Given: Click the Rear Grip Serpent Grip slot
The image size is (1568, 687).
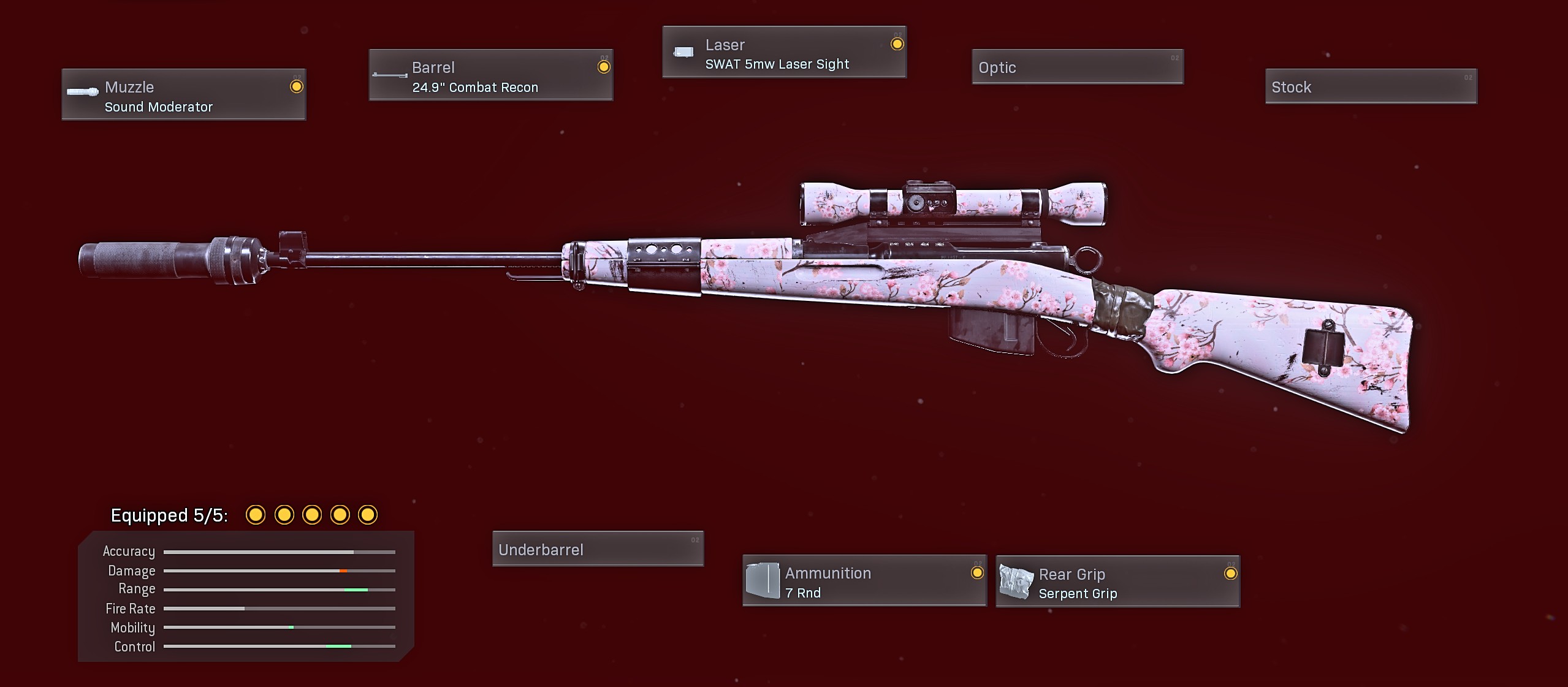Looking at the screenshot, I should point(1117,582).
